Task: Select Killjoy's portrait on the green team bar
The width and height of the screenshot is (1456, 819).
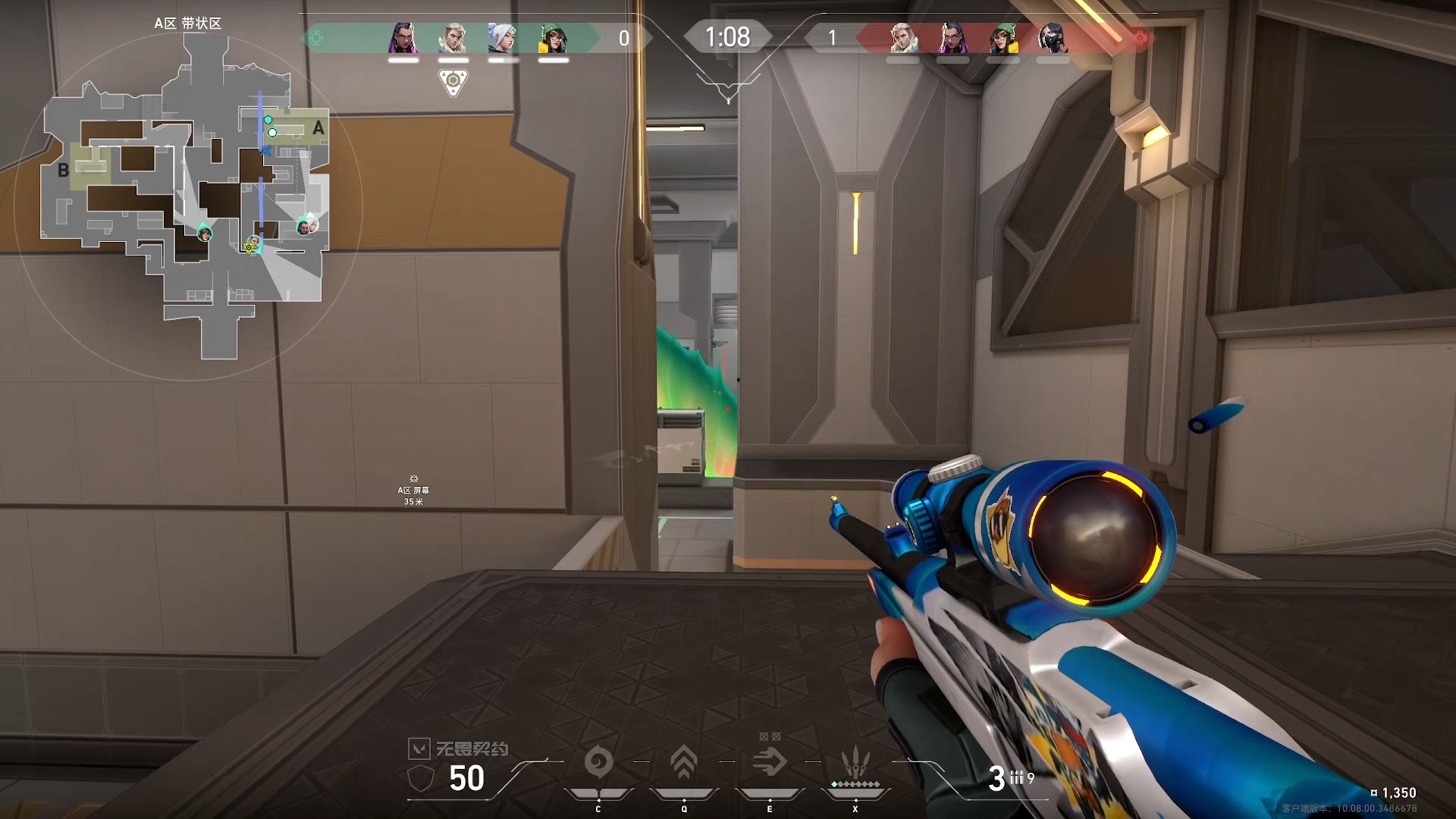Action: 553,38
